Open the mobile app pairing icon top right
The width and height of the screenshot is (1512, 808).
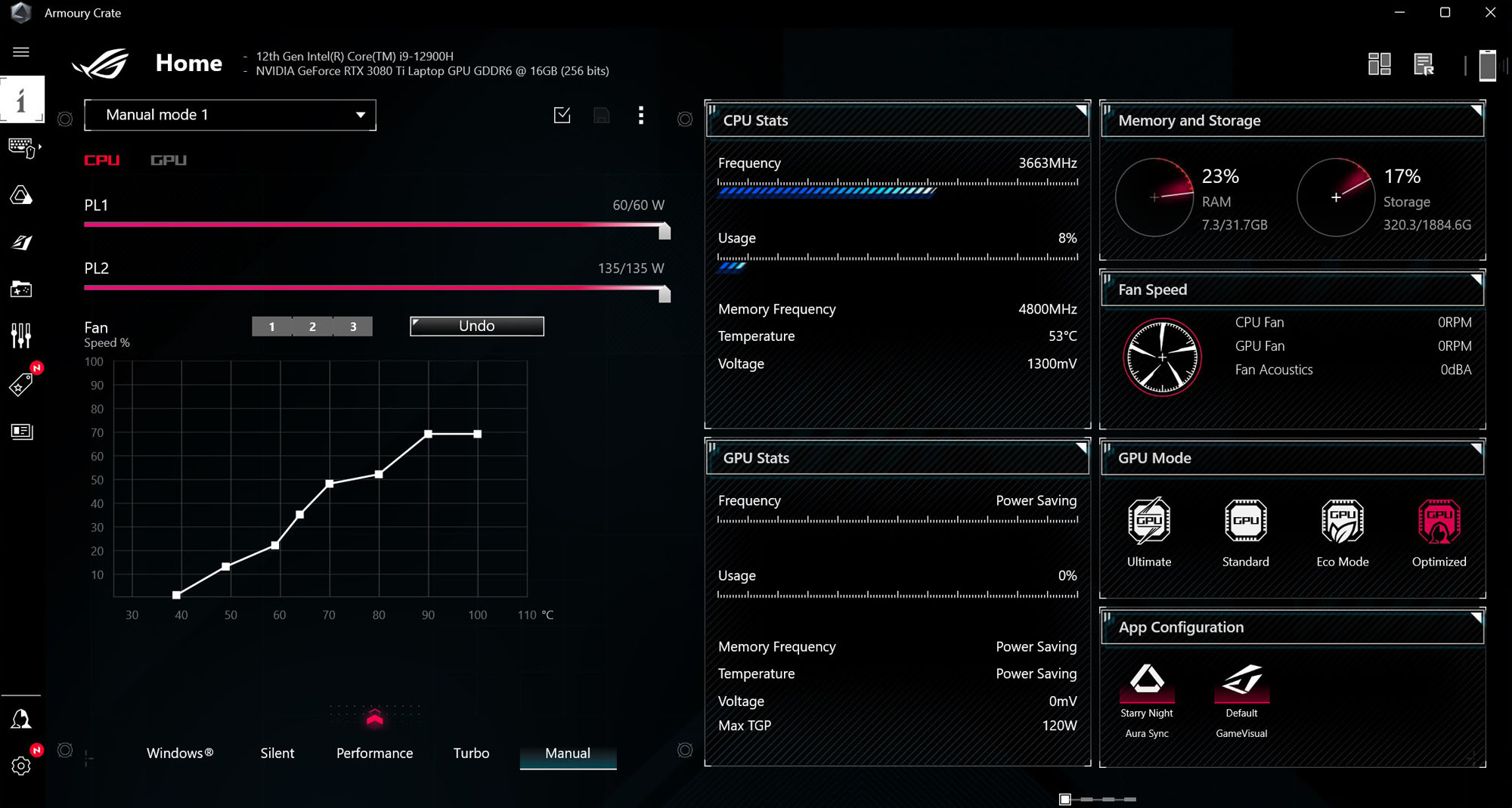[1488, 66]
